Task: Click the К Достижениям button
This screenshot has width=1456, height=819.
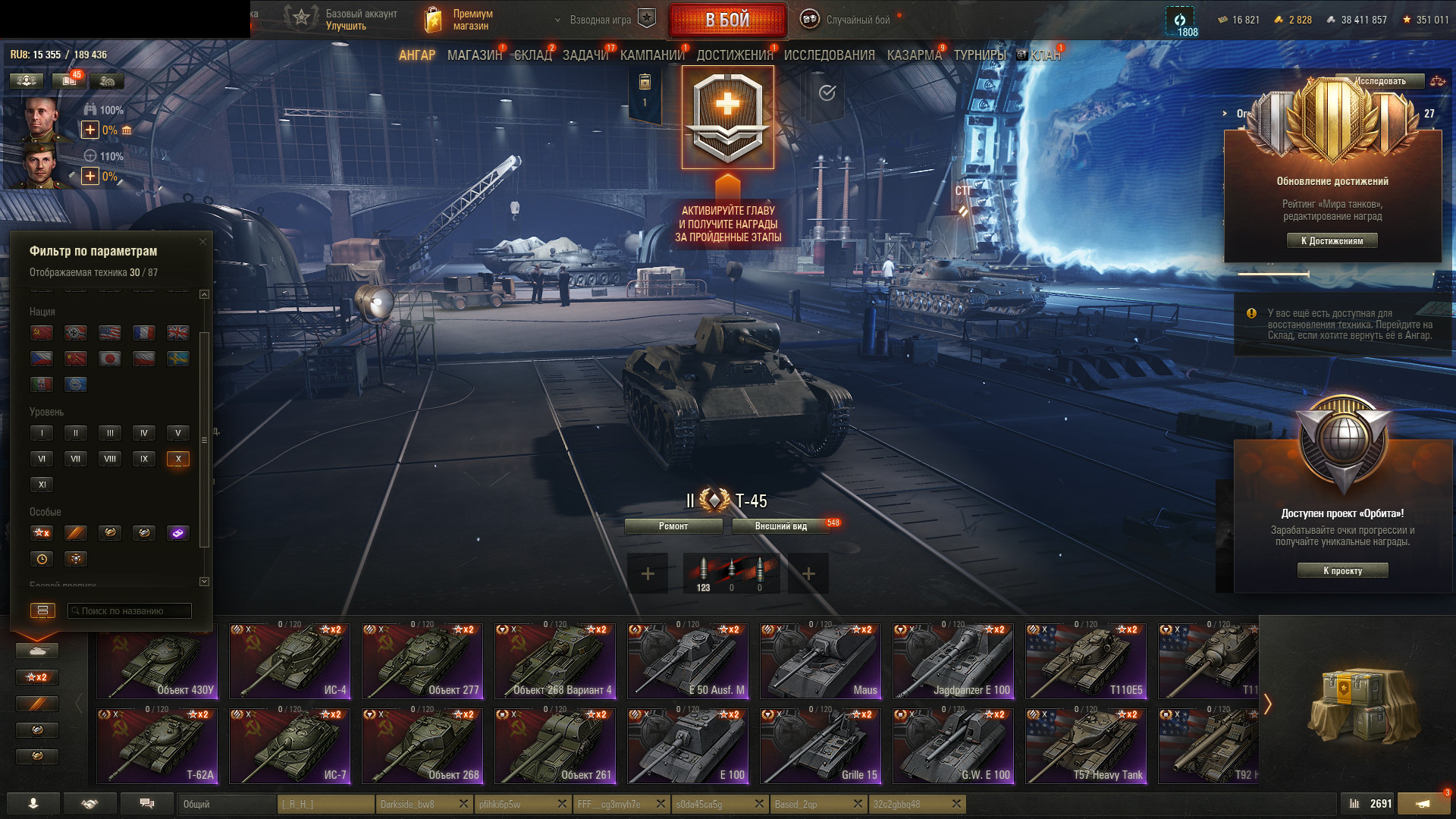Action: click(x=1332, y=241)
